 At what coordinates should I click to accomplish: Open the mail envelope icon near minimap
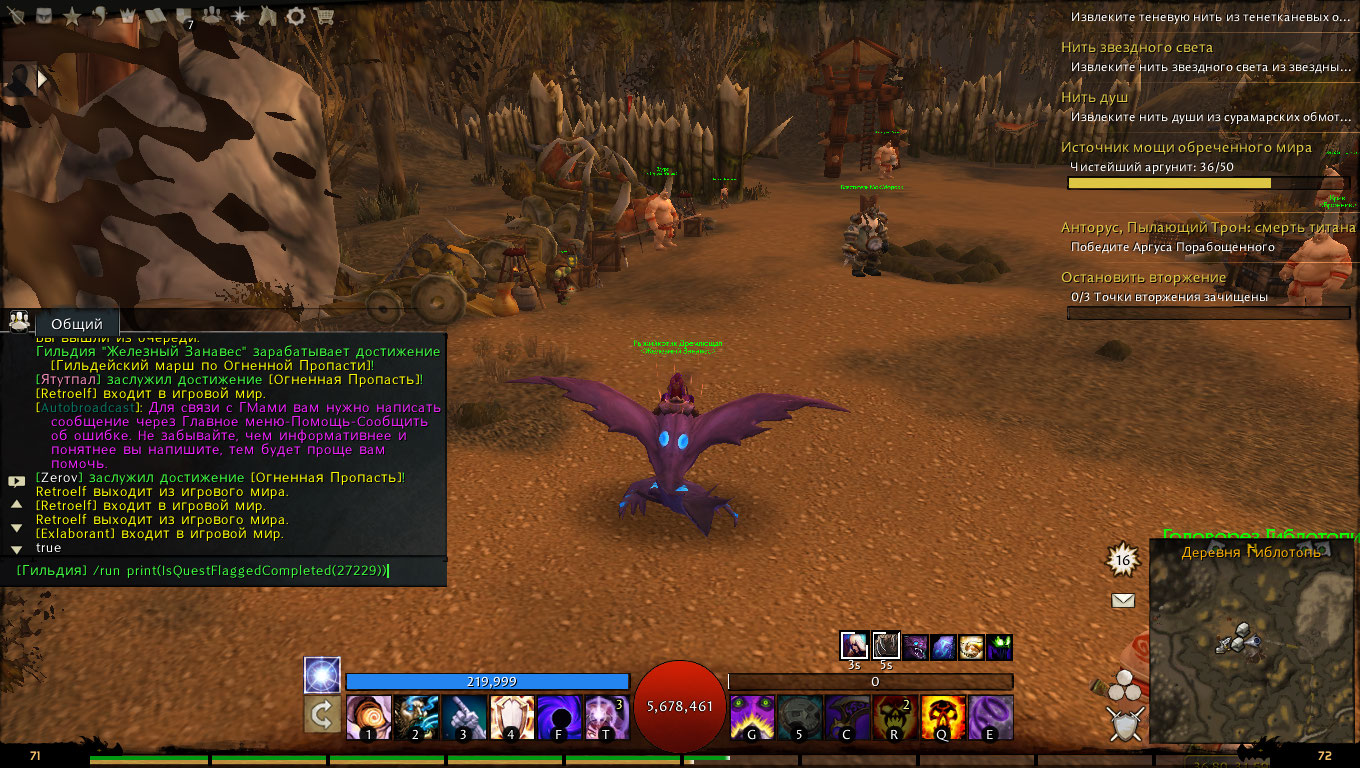coord(1123,601)
